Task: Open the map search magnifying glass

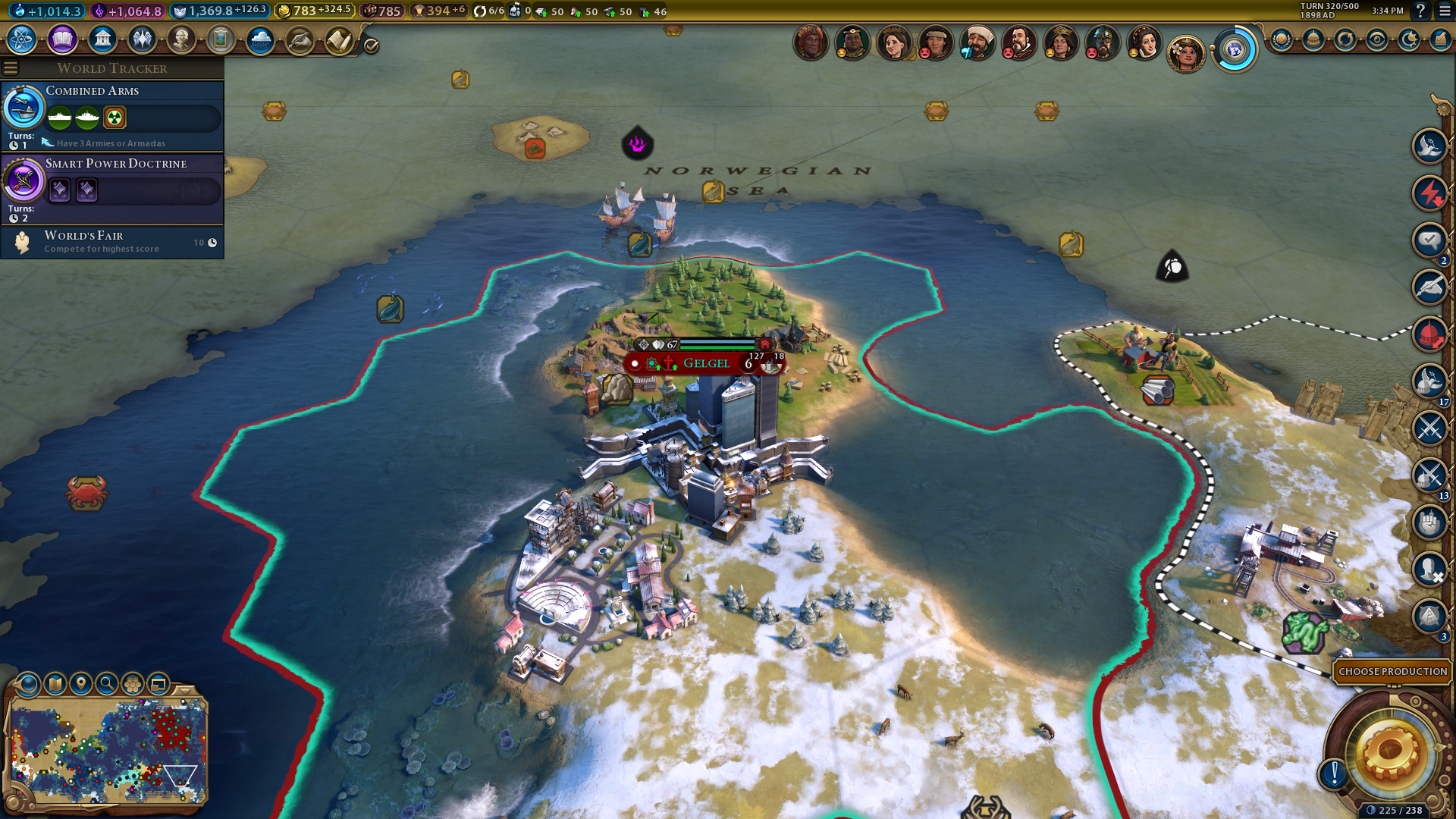Action: (x=107, y=684)
